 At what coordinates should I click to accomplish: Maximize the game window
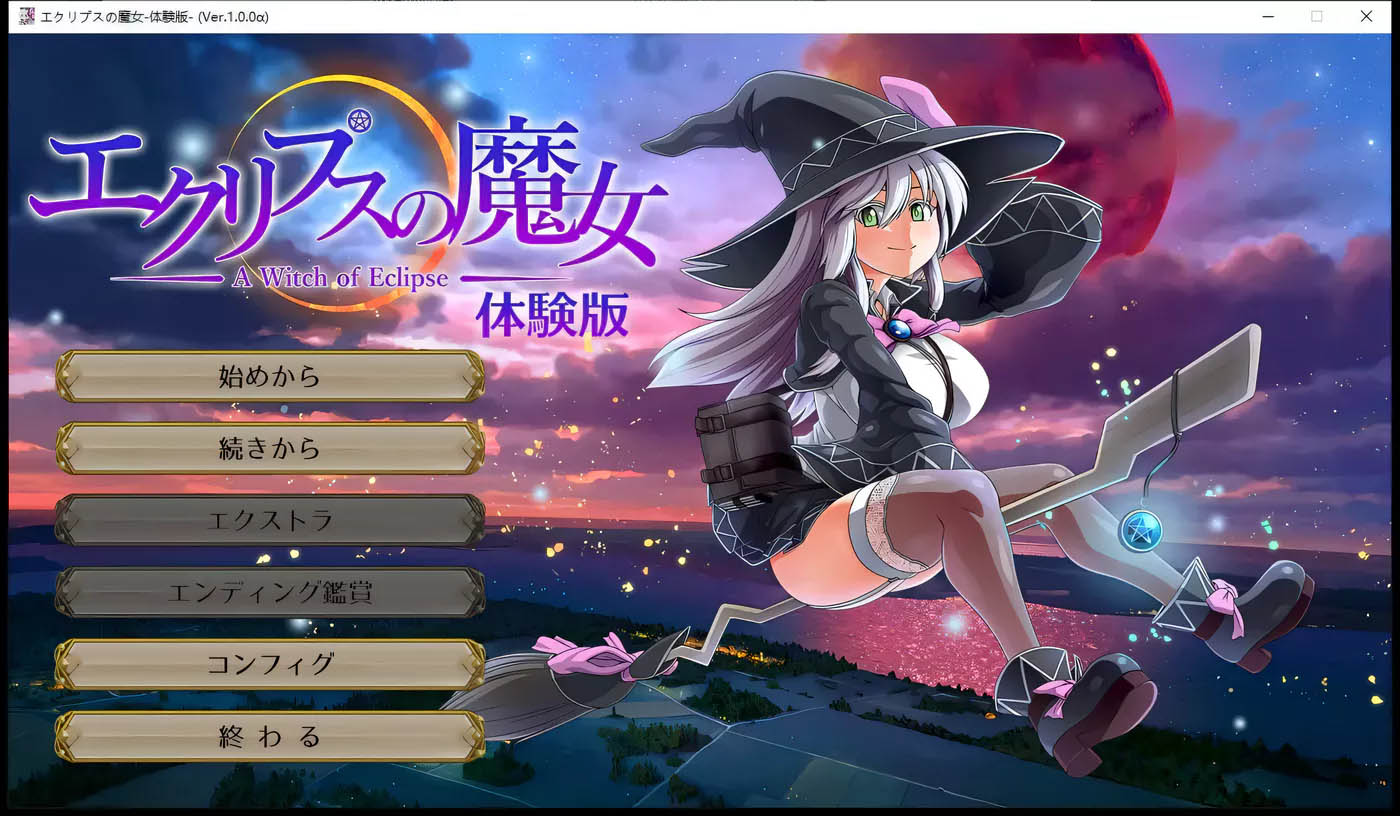click(x=1316, y=16)
